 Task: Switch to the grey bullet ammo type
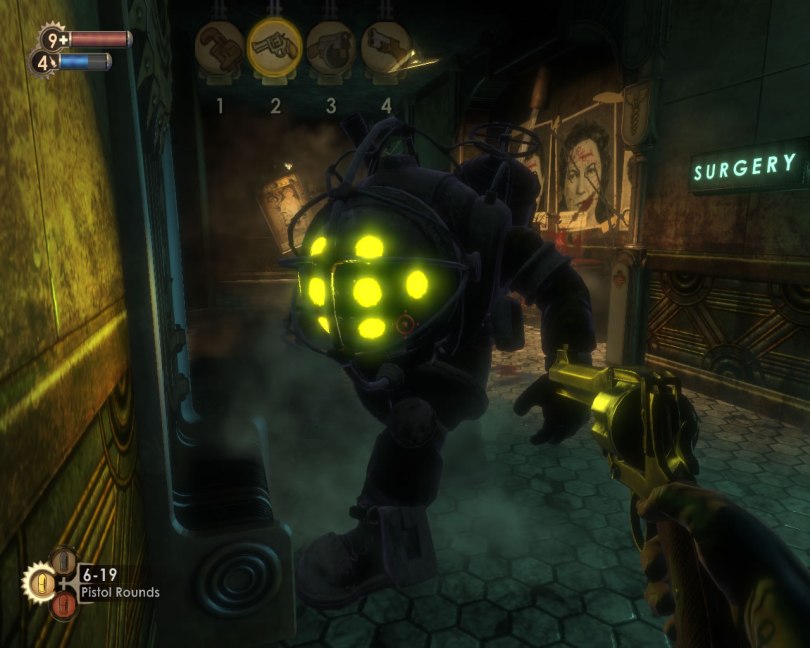(x=63, y=561)
